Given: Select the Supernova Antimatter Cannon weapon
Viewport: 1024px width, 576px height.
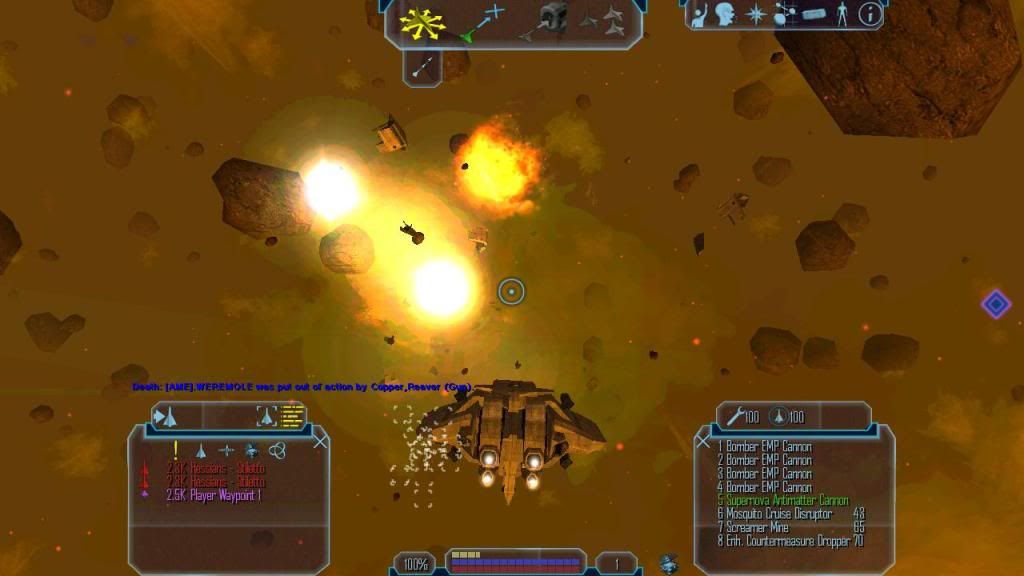Looking at the screenshot, I should (x=783, y=500).
